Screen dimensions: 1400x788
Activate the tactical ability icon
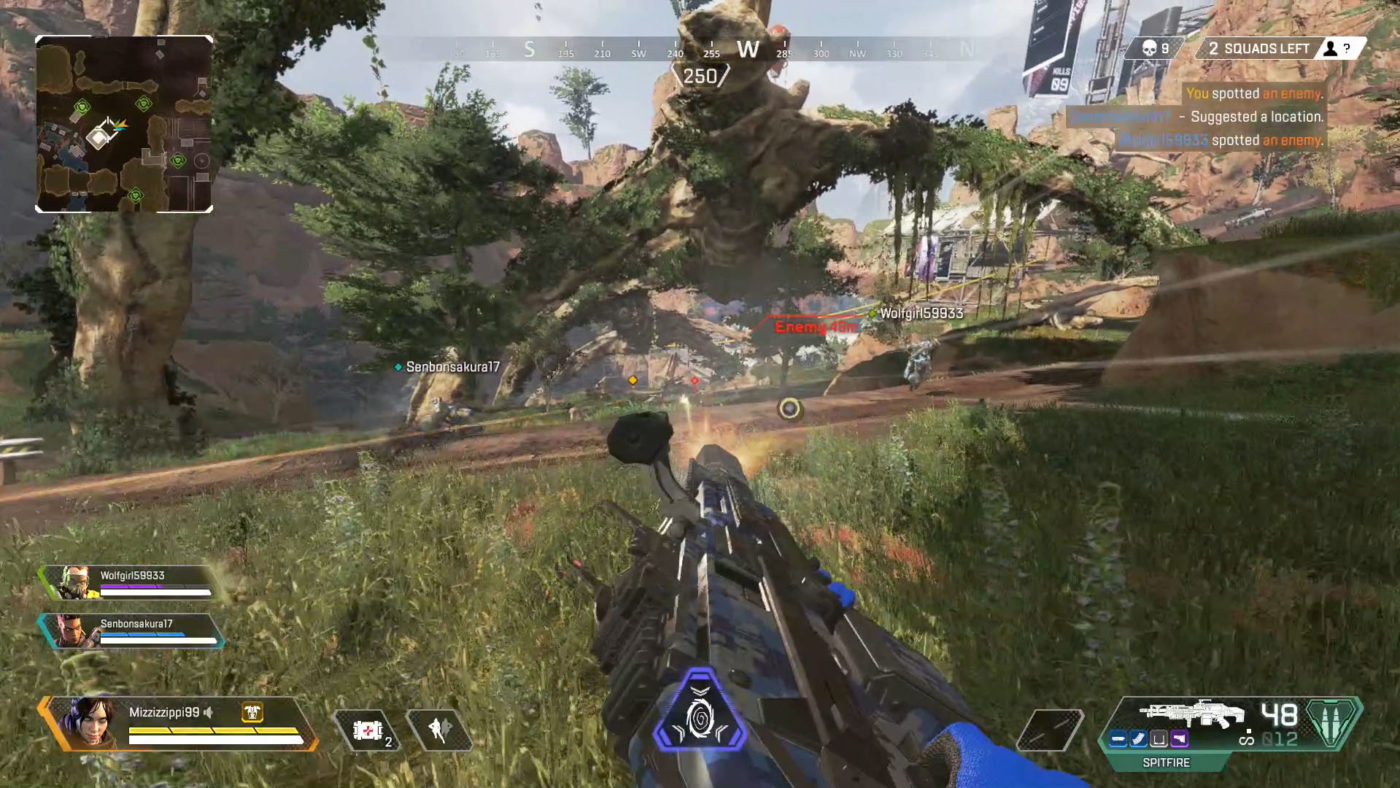440,731
